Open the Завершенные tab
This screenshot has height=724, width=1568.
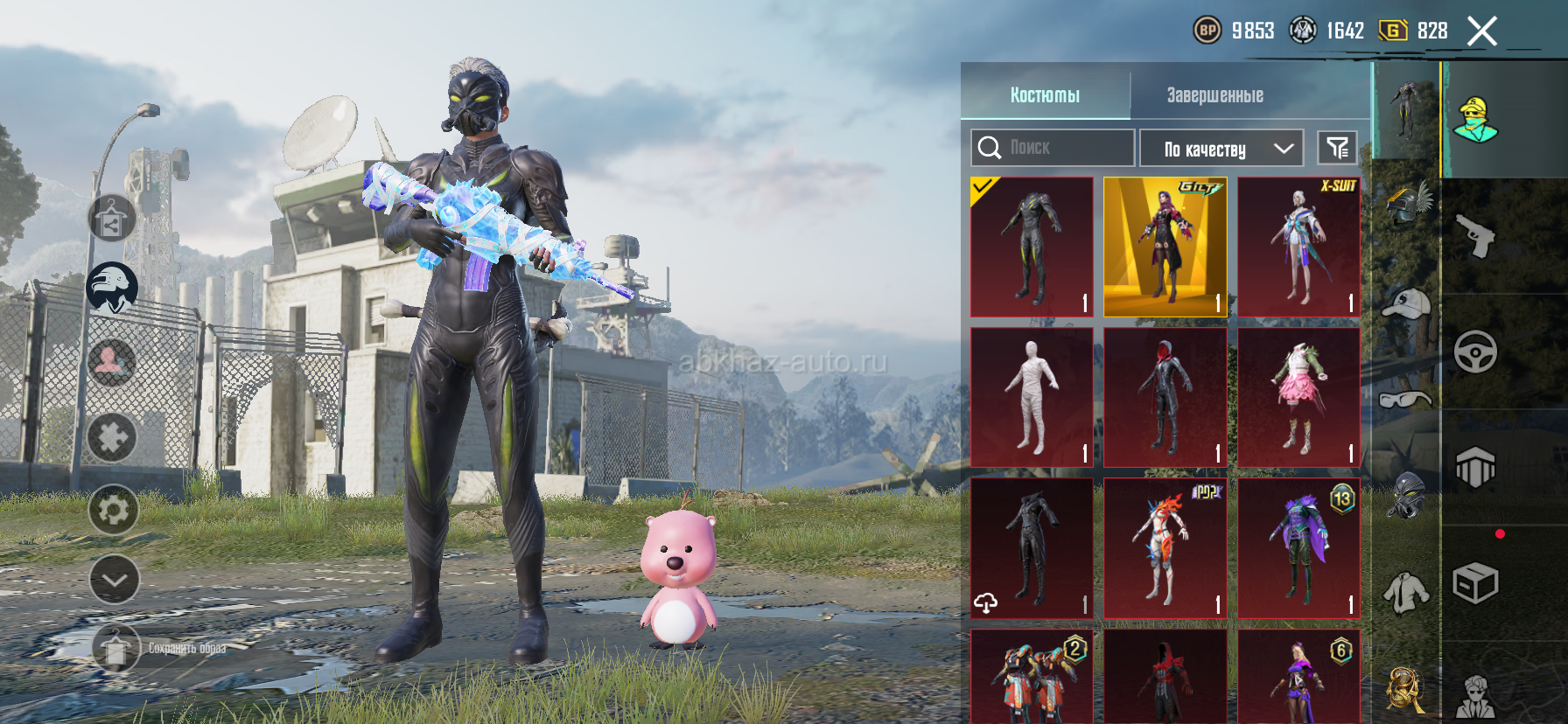click(1214, 94)
